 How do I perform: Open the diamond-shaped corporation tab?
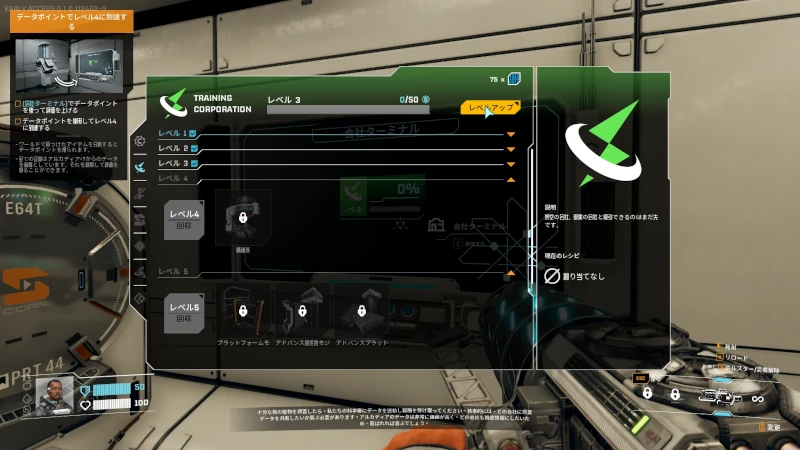coord(140,245)
